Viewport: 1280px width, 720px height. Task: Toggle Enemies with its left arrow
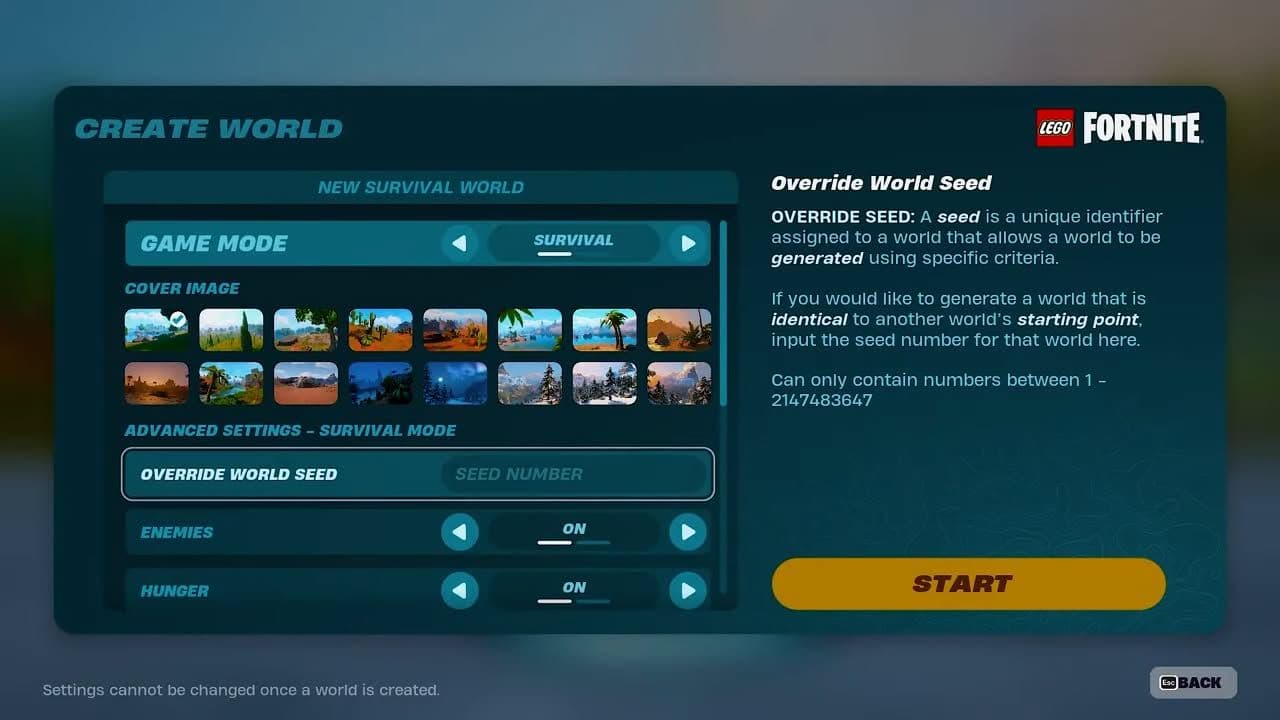pos(459,532)
